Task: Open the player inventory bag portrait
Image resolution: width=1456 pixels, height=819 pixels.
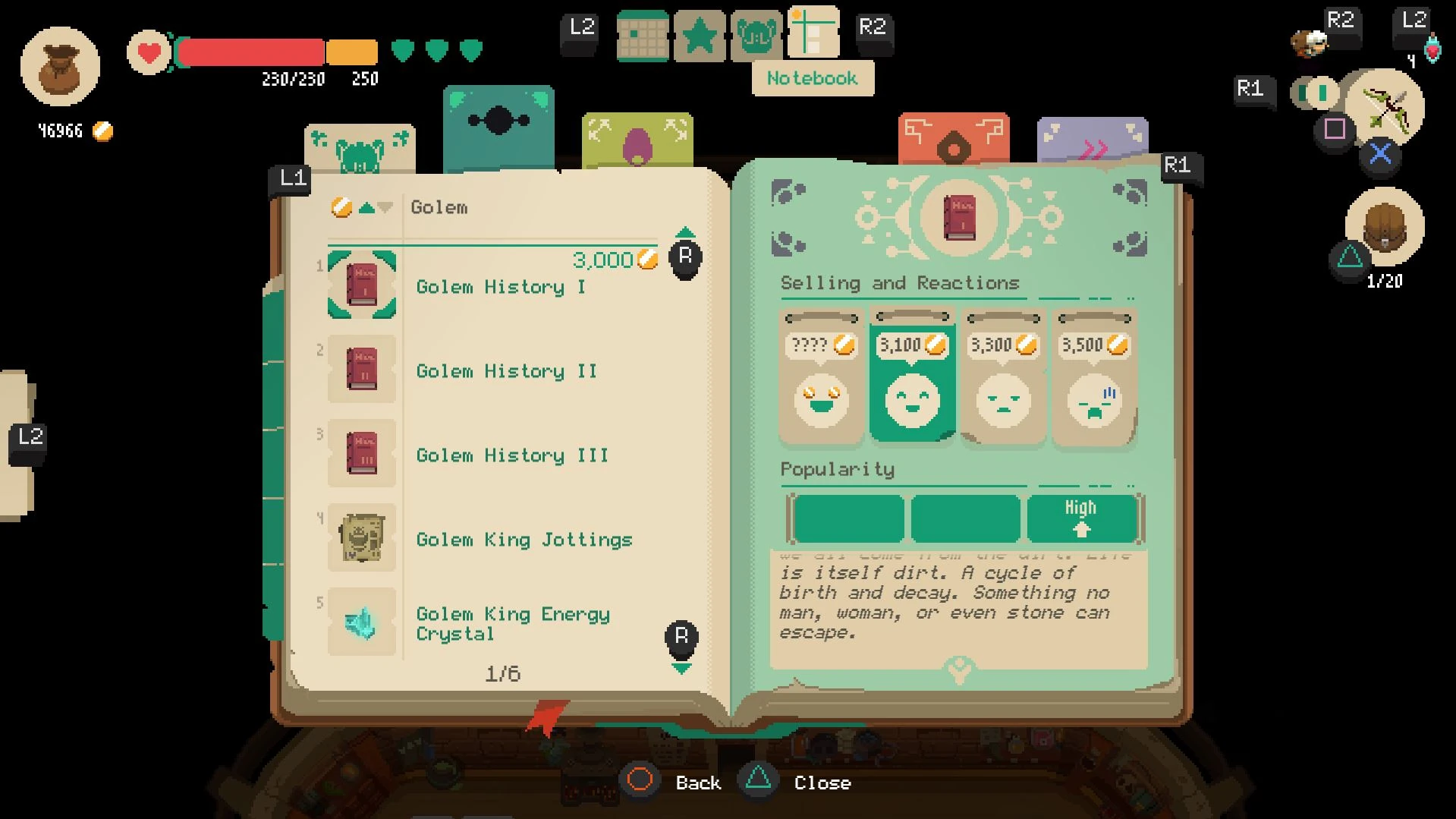Action: point(61,67)
